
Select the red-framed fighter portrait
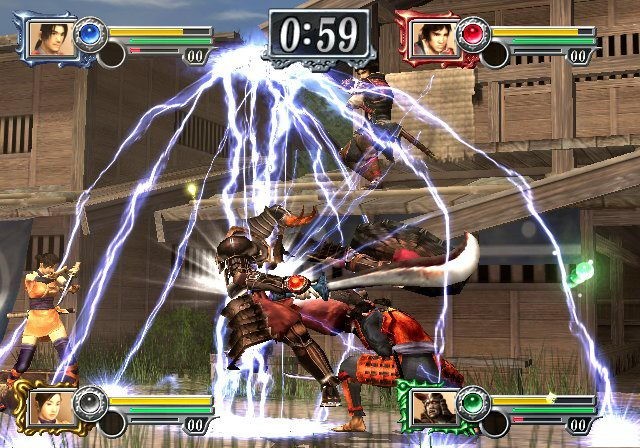click(427, 38)
